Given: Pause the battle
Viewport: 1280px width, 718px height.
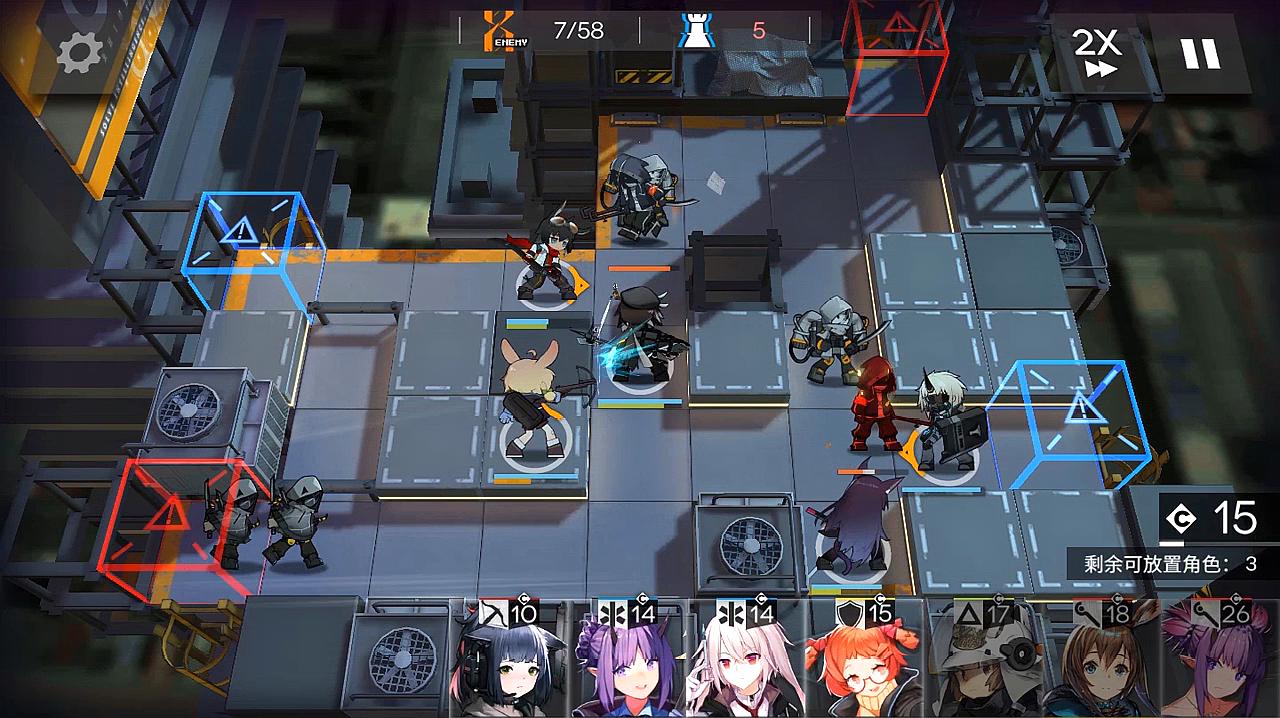Looking at the screenshot, I should pos(1200,52).
